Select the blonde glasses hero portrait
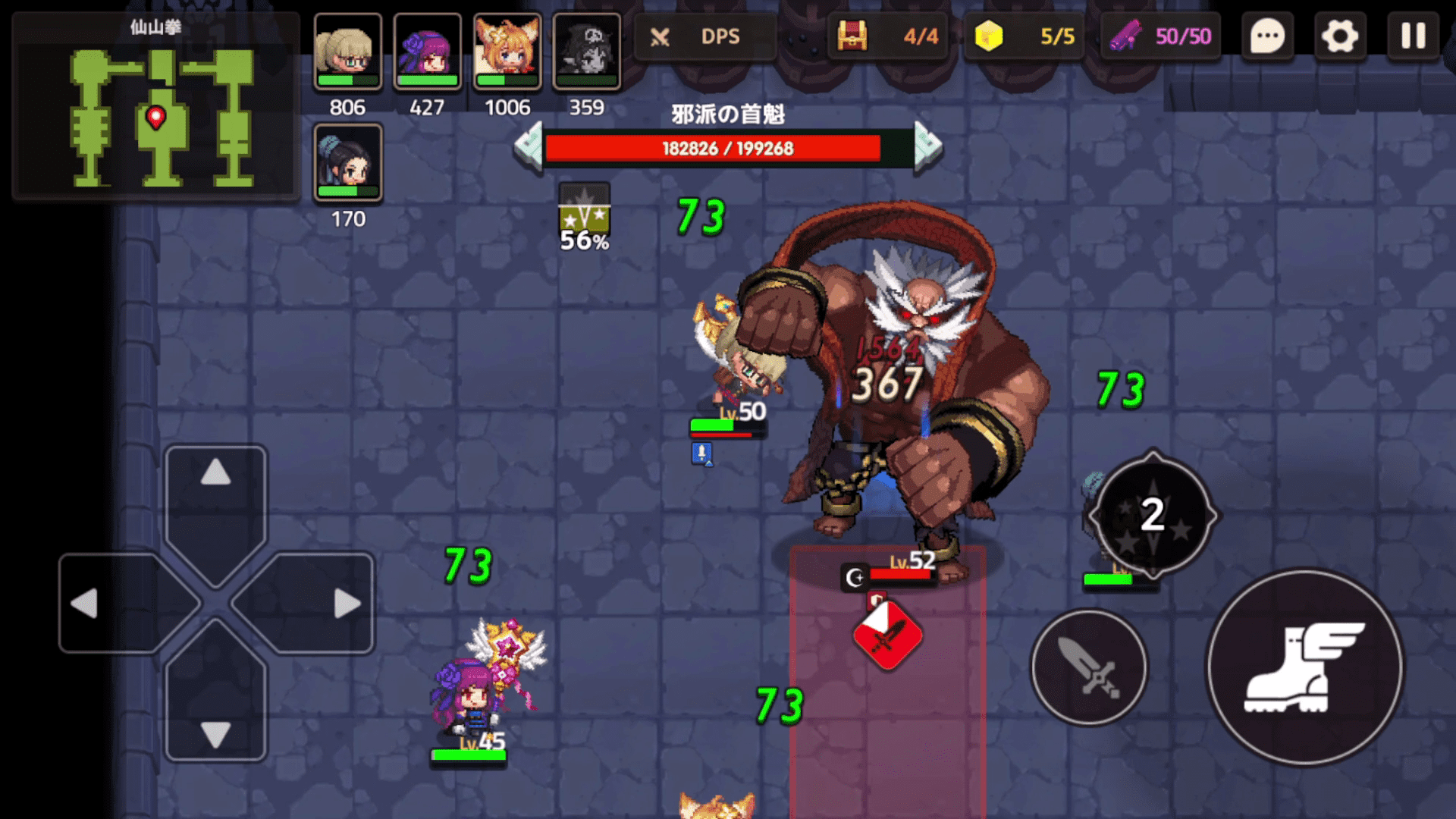The height and width of the screenshot is (819, 1456). [348, 51]
